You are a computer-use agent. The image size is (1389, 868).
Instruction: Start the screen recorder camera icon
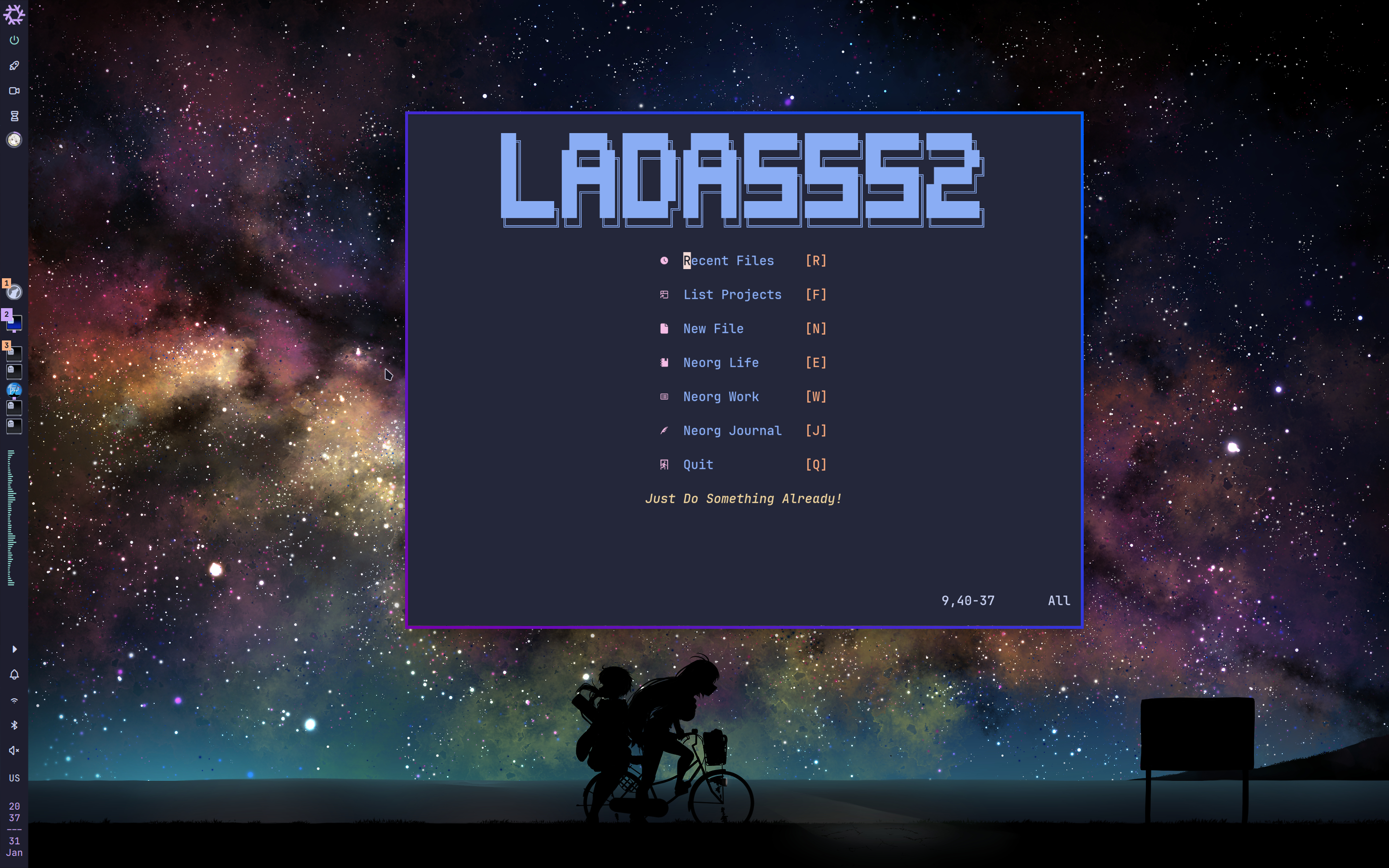[14, 90]
